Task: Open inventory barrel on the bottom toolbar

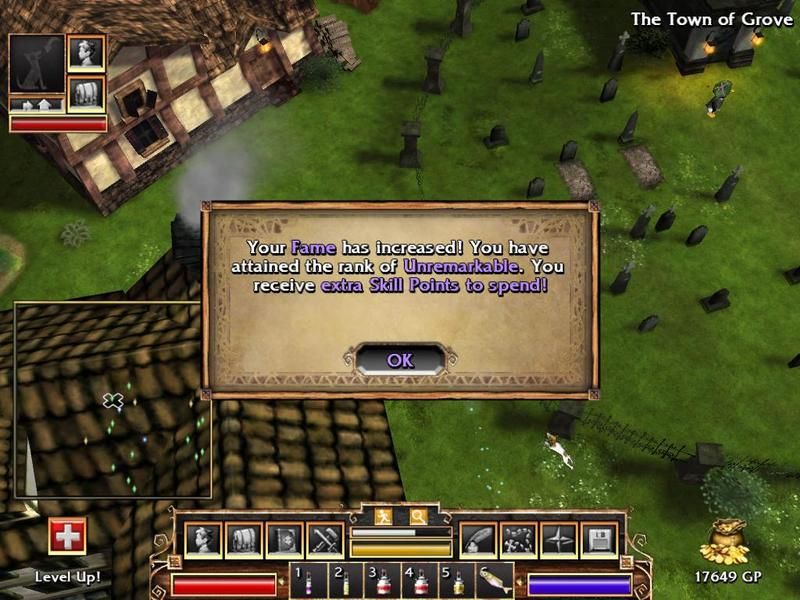Action: click(243, 540)
